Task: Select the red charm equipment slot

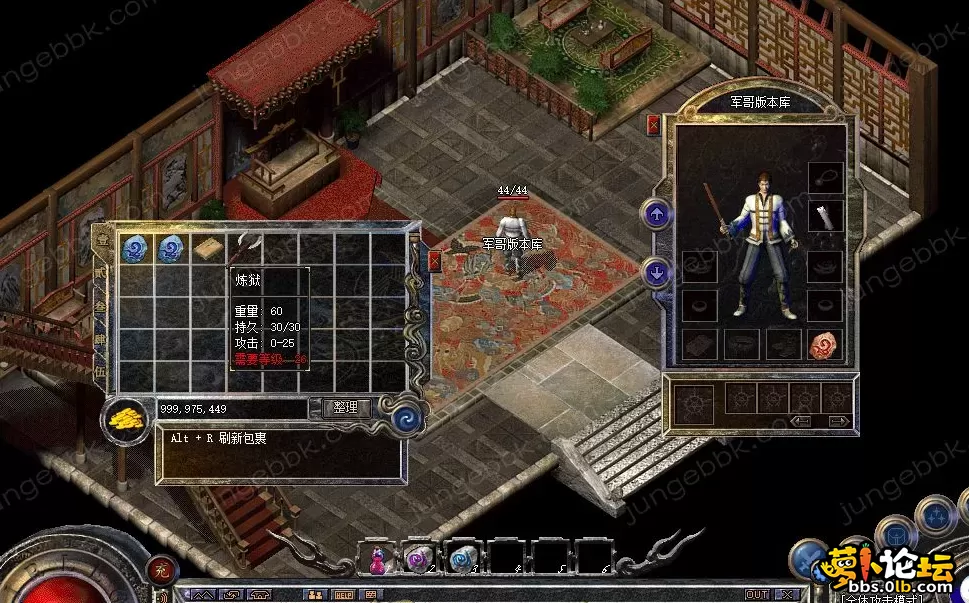Action: pyautogui.click(x=824, y=344)
